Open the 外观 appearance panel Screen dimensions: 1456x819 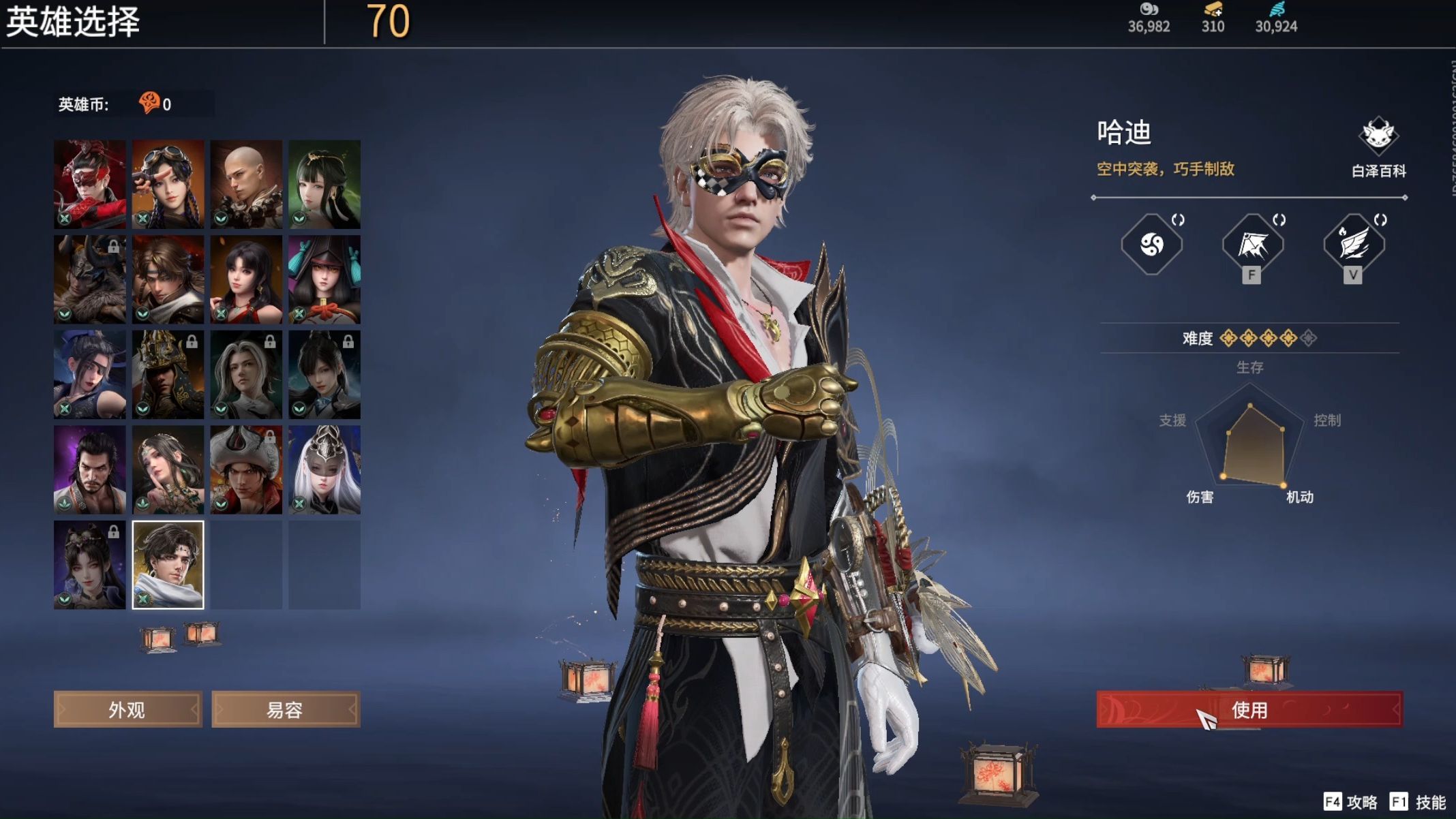pos(127,709)
